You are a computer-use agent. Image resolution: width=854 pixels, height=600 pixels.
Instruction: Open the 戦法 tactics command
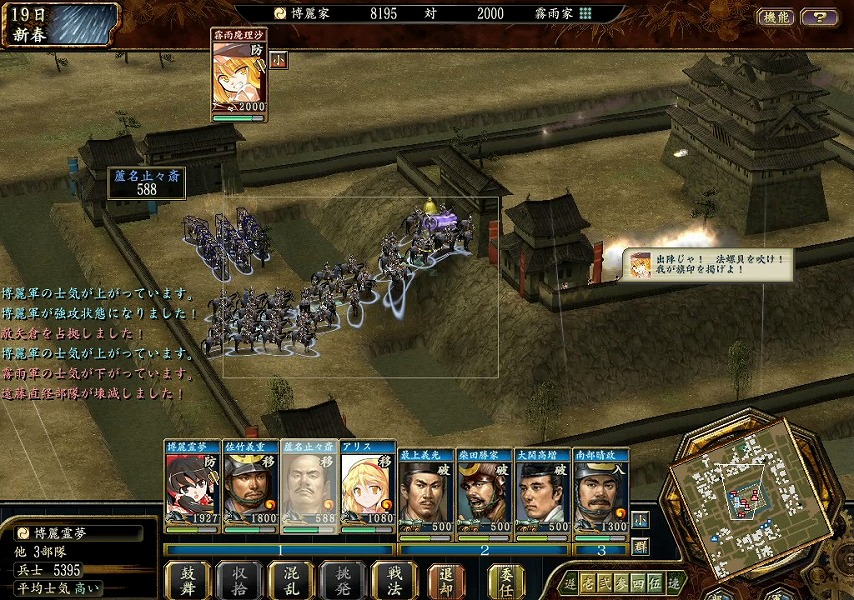[394, 580]
